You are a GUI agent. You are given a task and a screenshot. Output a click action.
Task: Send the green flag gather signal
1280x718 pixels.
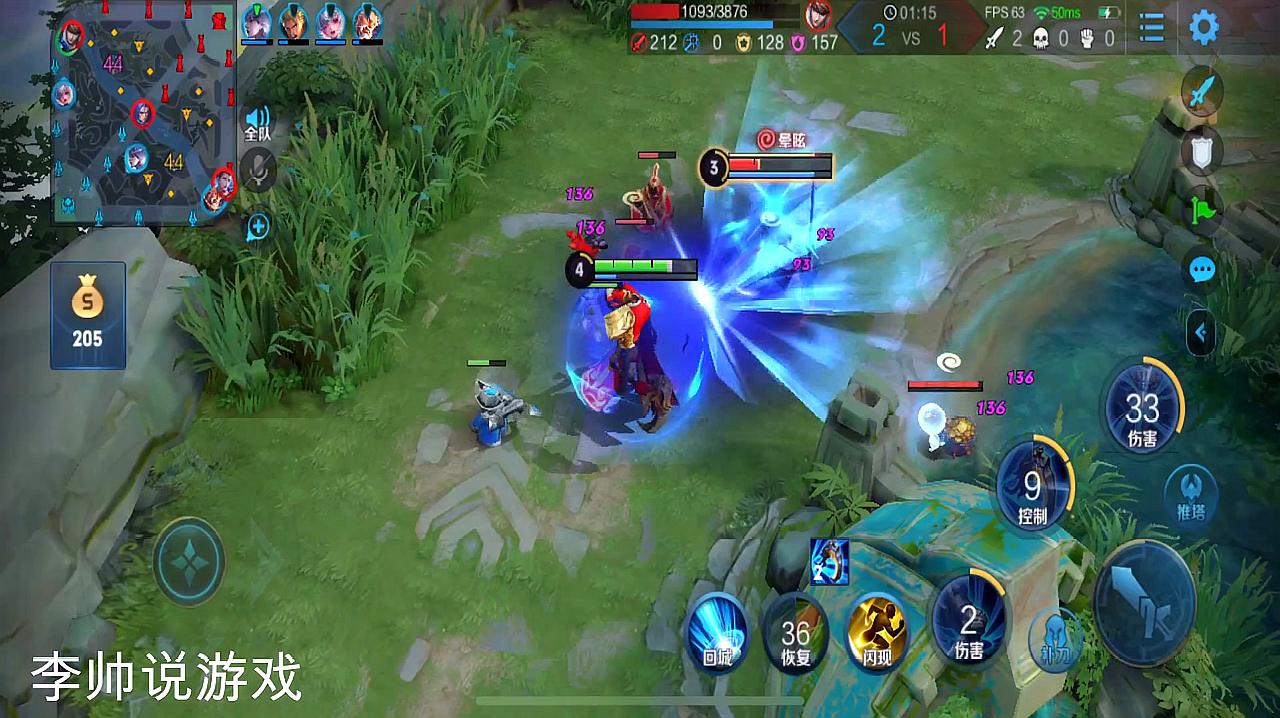pyautogui.click(x=1201, y=211)
